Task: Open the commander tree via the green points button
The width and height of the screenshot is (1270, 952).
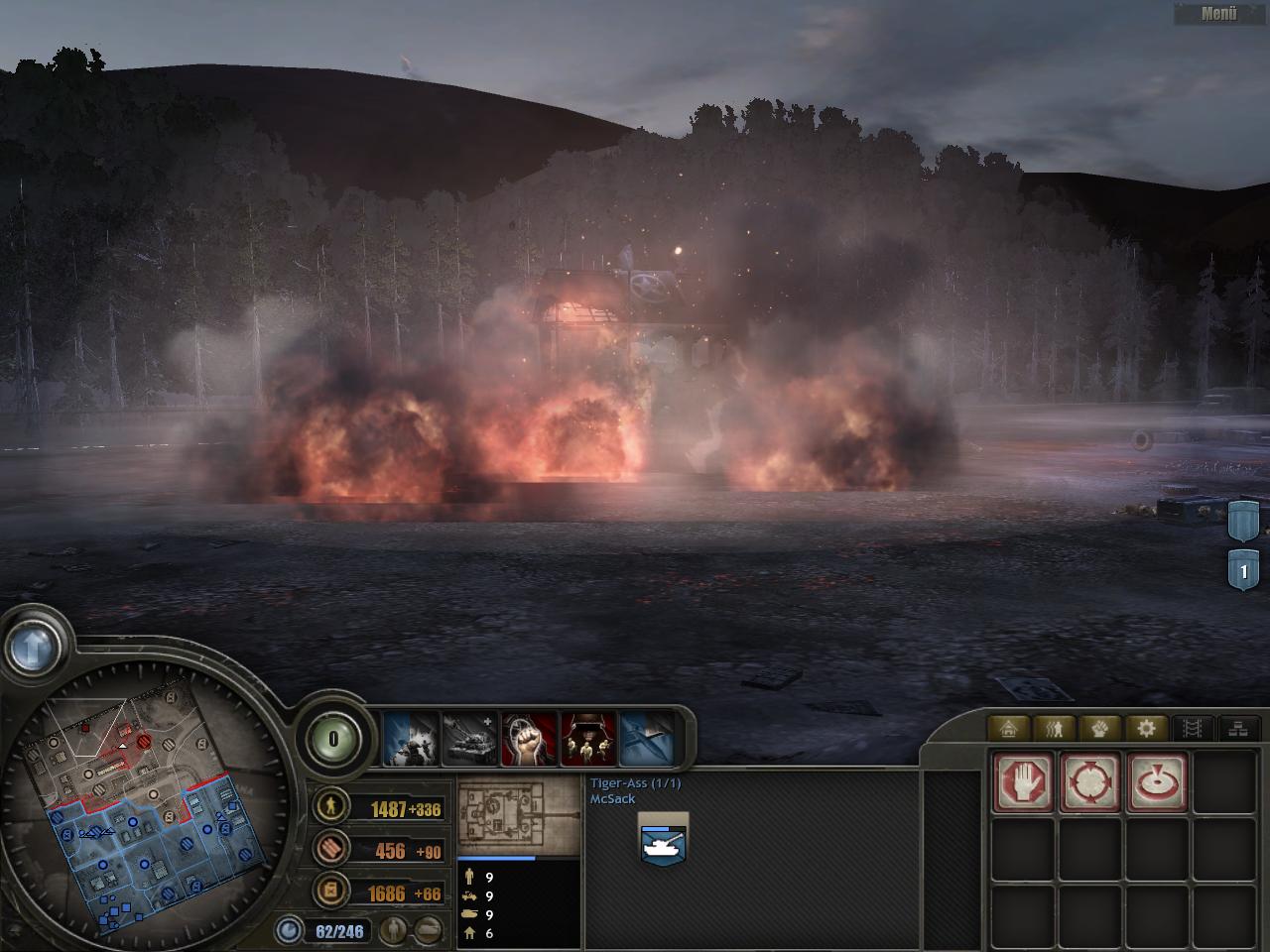Action: 333,739
